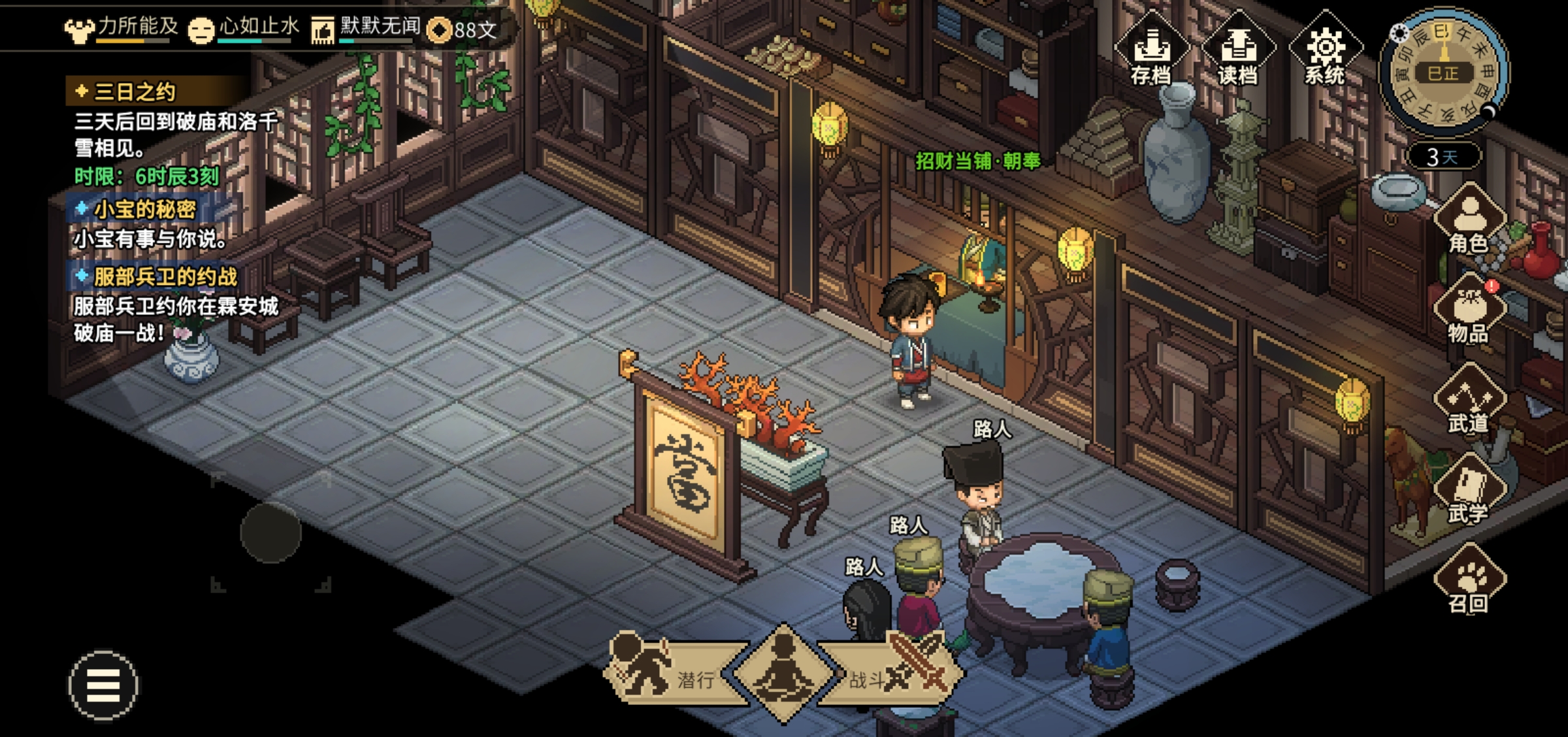Check the 88文 coin currency display
The width and height of the screenshot is (1568, 737).
464,29
